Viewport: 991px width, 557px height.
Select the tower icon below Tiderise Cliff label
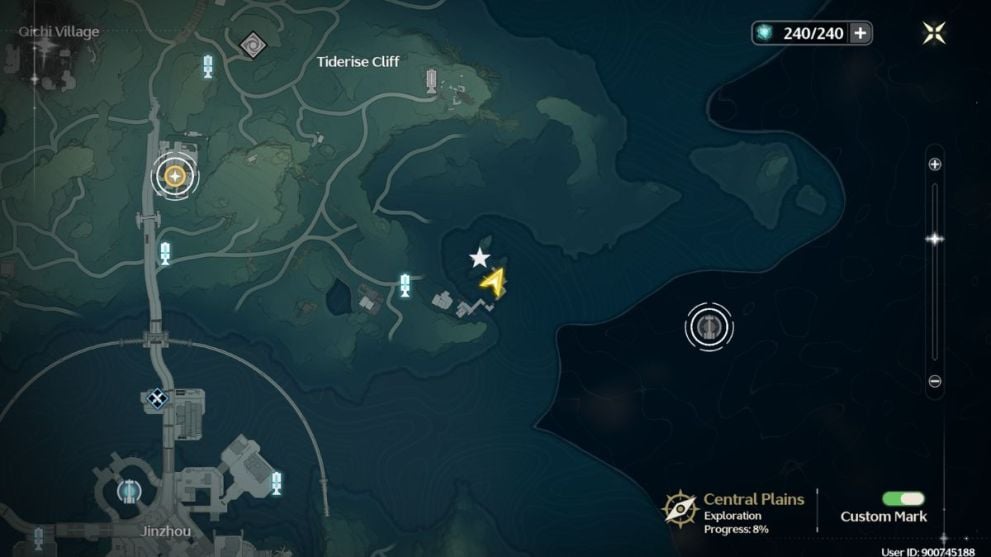431,80
